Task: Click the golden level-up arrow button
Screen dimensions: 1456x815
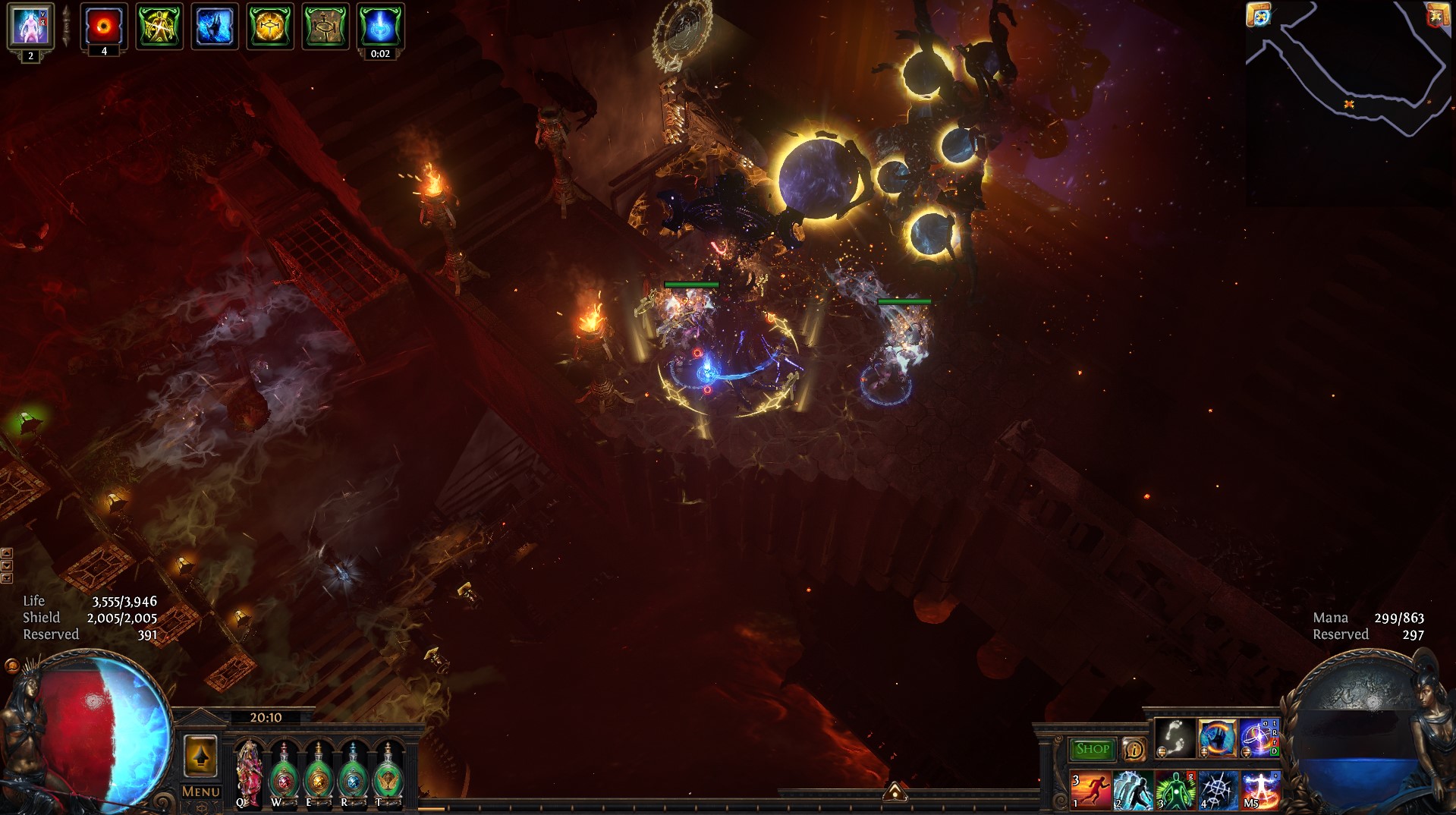Action: tap(200, 756)
